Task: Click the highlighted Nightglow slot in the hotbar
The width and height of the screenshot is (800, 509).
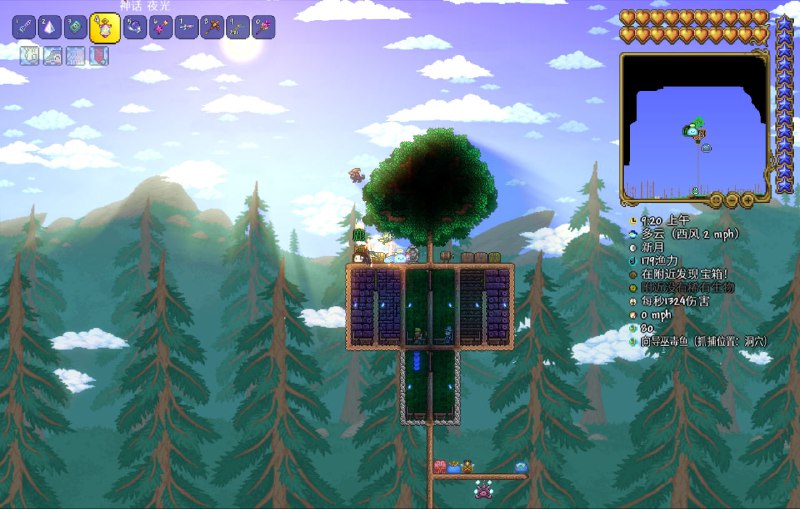Action: [x=104, y=28]
